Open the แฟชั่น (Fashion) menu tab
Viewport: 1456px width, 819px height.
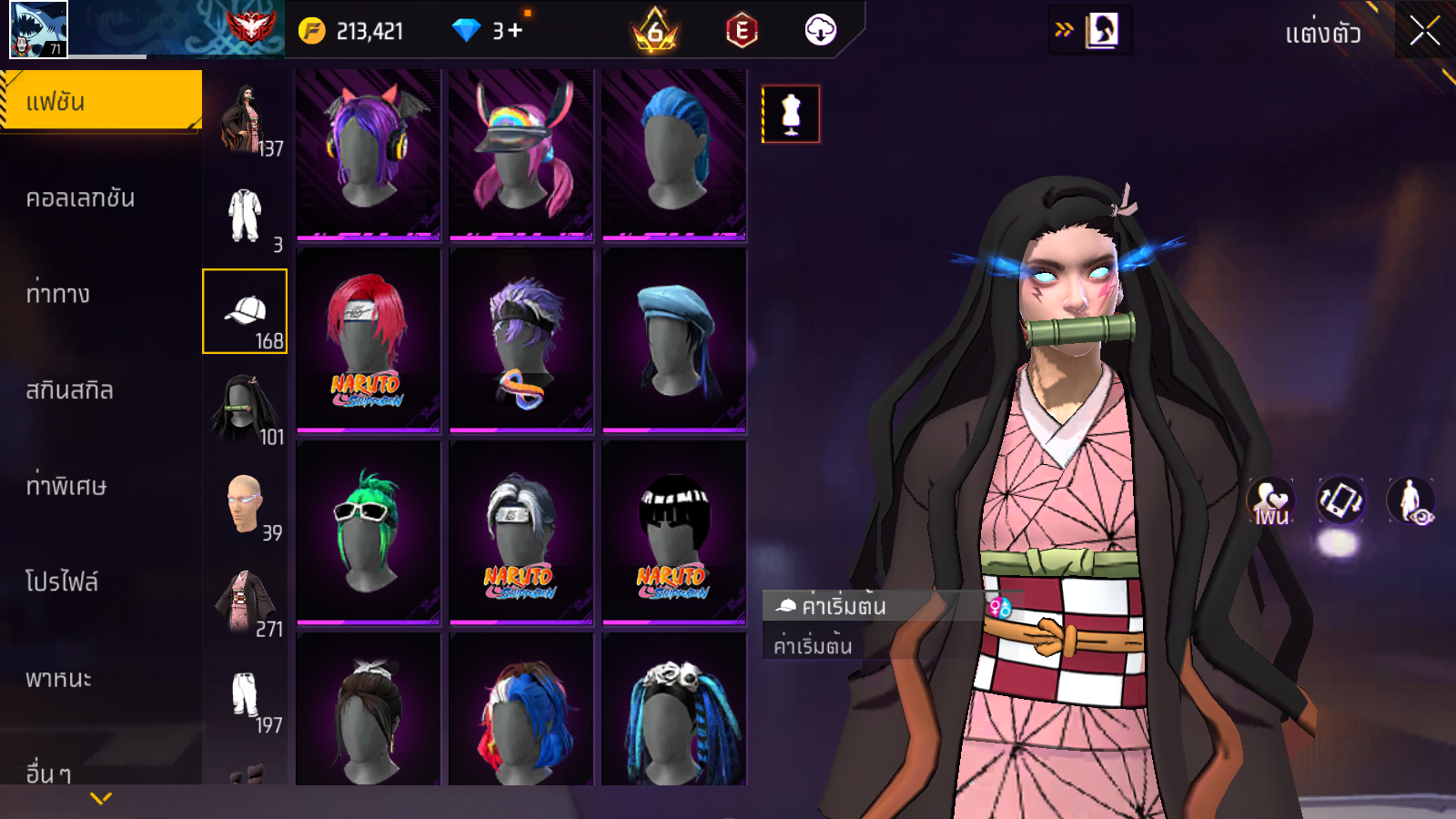pyautogui.click(x=101, y=101)
